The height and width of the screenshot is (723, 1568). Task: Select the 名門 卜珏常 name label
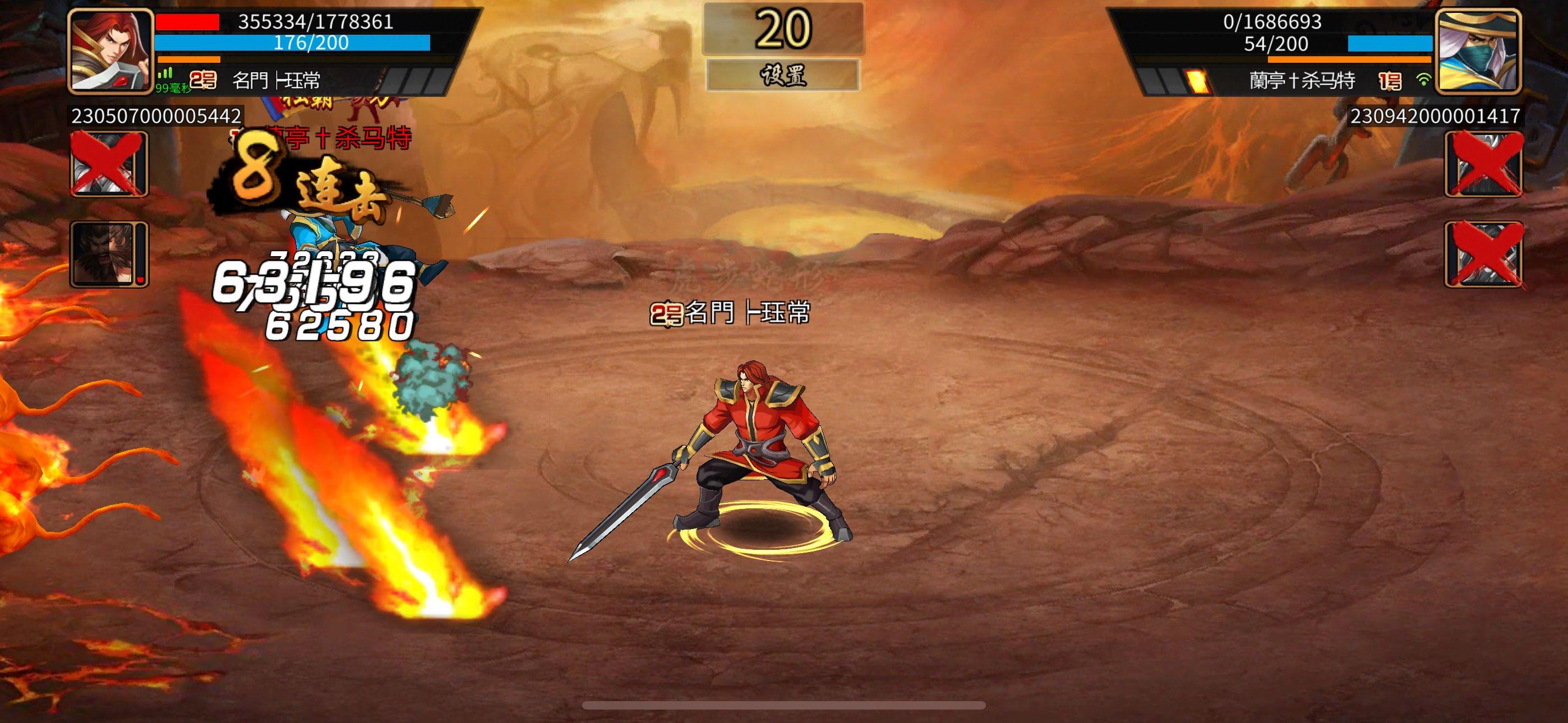[277, 78]
